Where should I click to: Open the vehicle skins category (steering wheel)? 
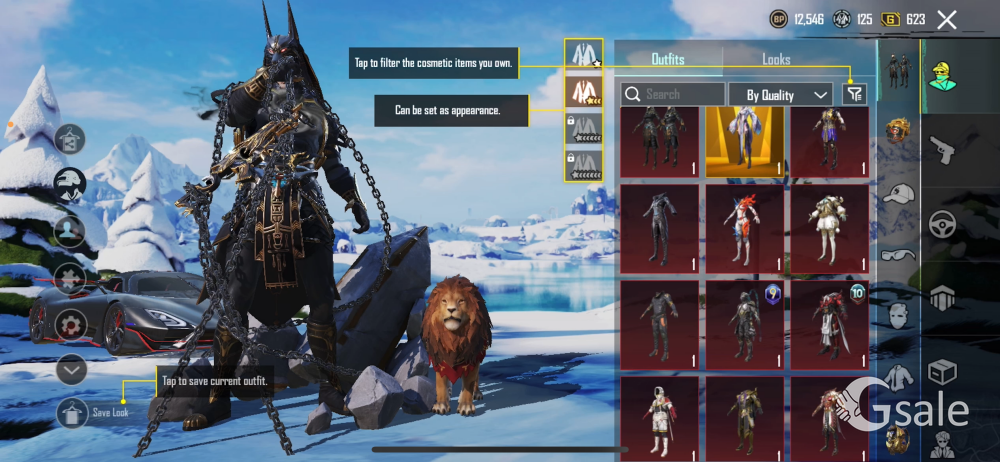click(942, 224)
